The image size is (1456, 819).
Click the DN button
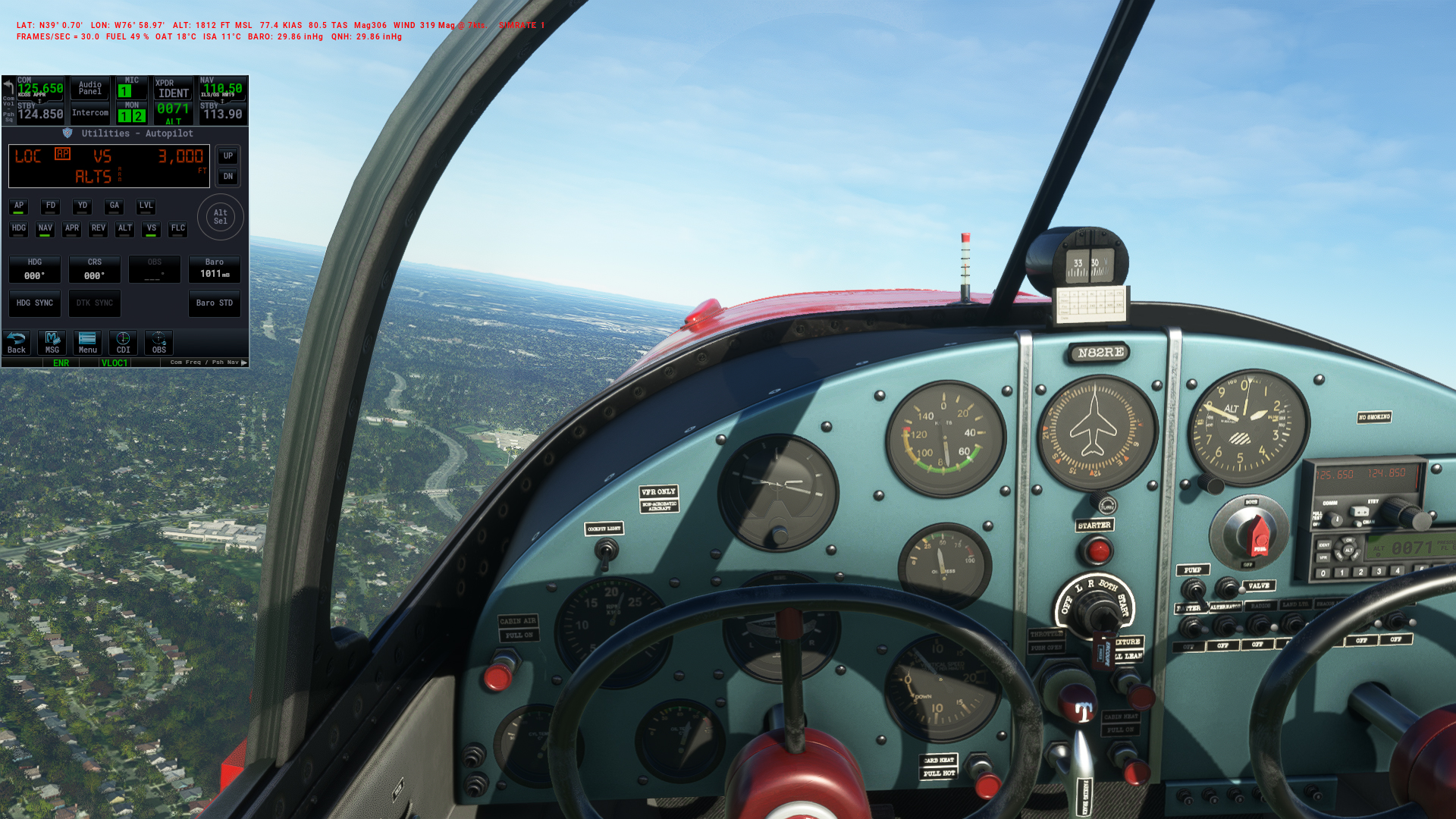point(228,177)
